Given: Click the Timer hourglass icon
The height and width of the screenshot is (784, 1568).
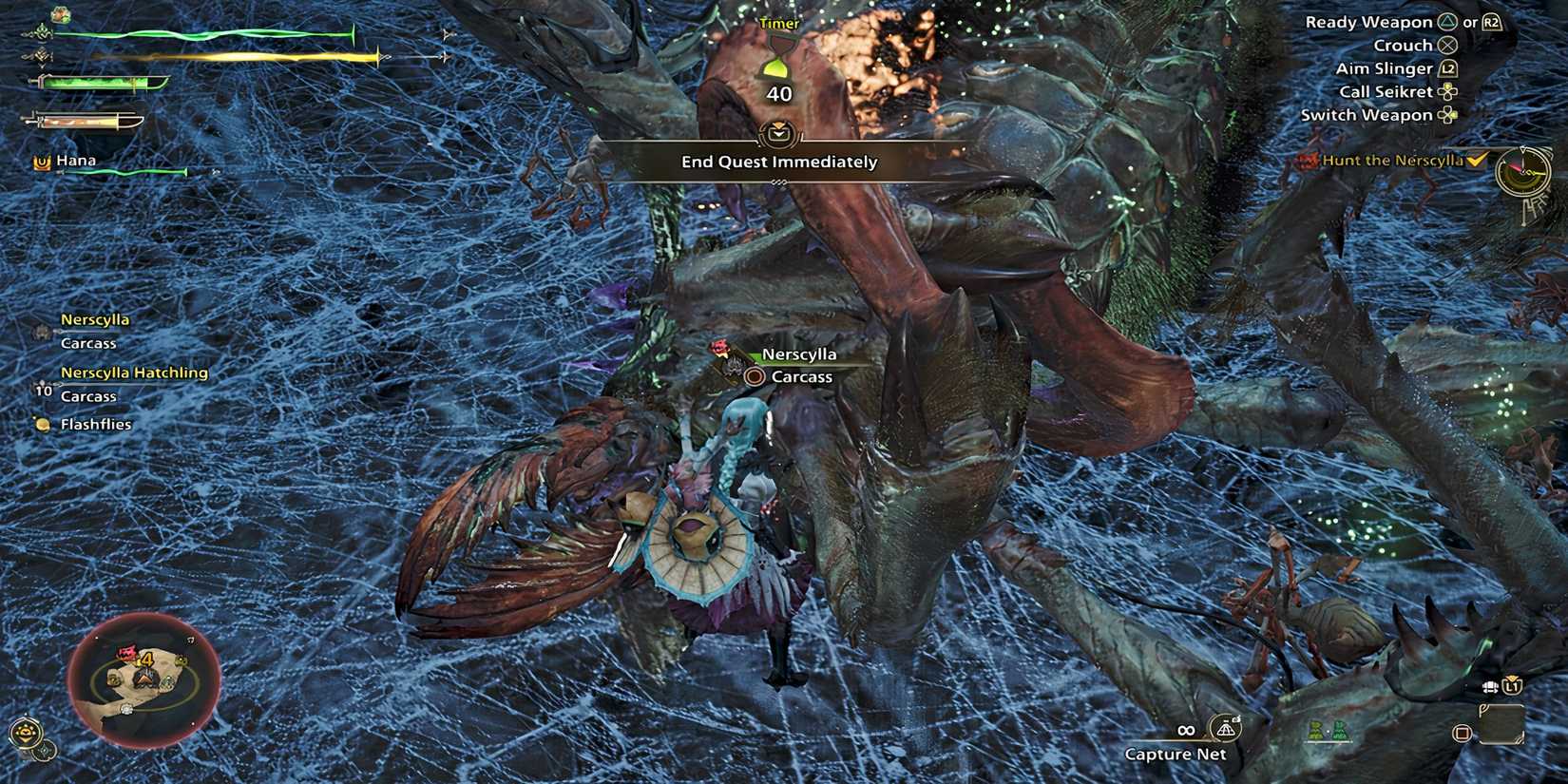Looking at the screenshot, I should click(x=777, y=60).
